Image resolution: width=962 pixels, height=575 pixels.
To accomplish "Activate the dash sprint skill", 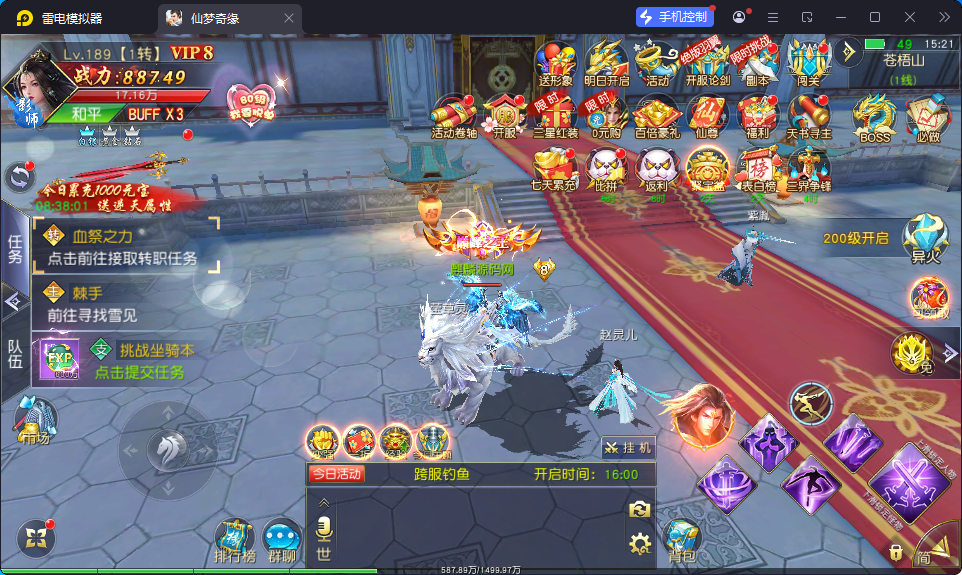I will 810,405.
